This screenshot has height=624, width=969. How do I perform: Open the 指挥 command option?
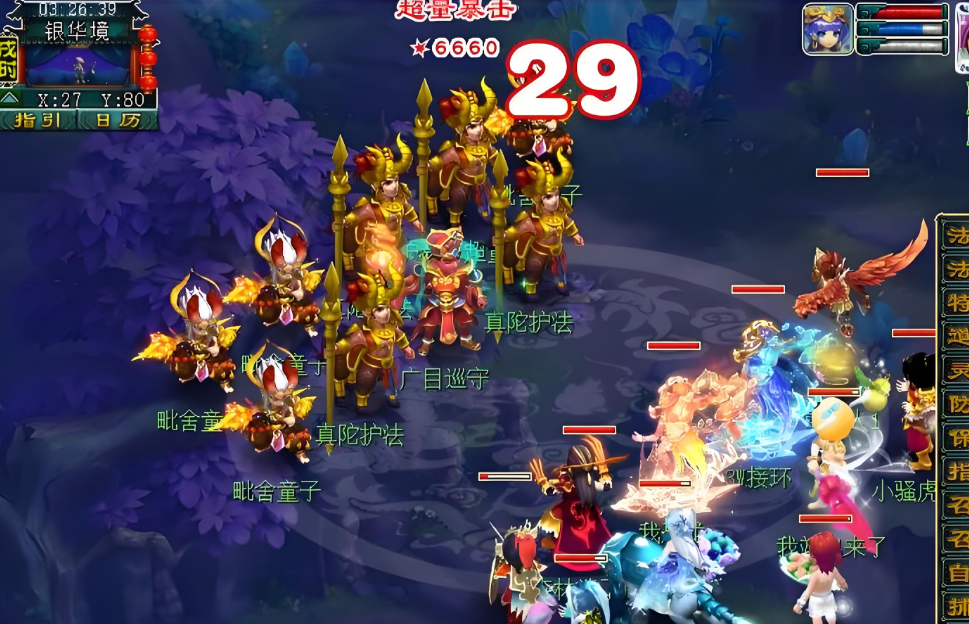[957, 472]
